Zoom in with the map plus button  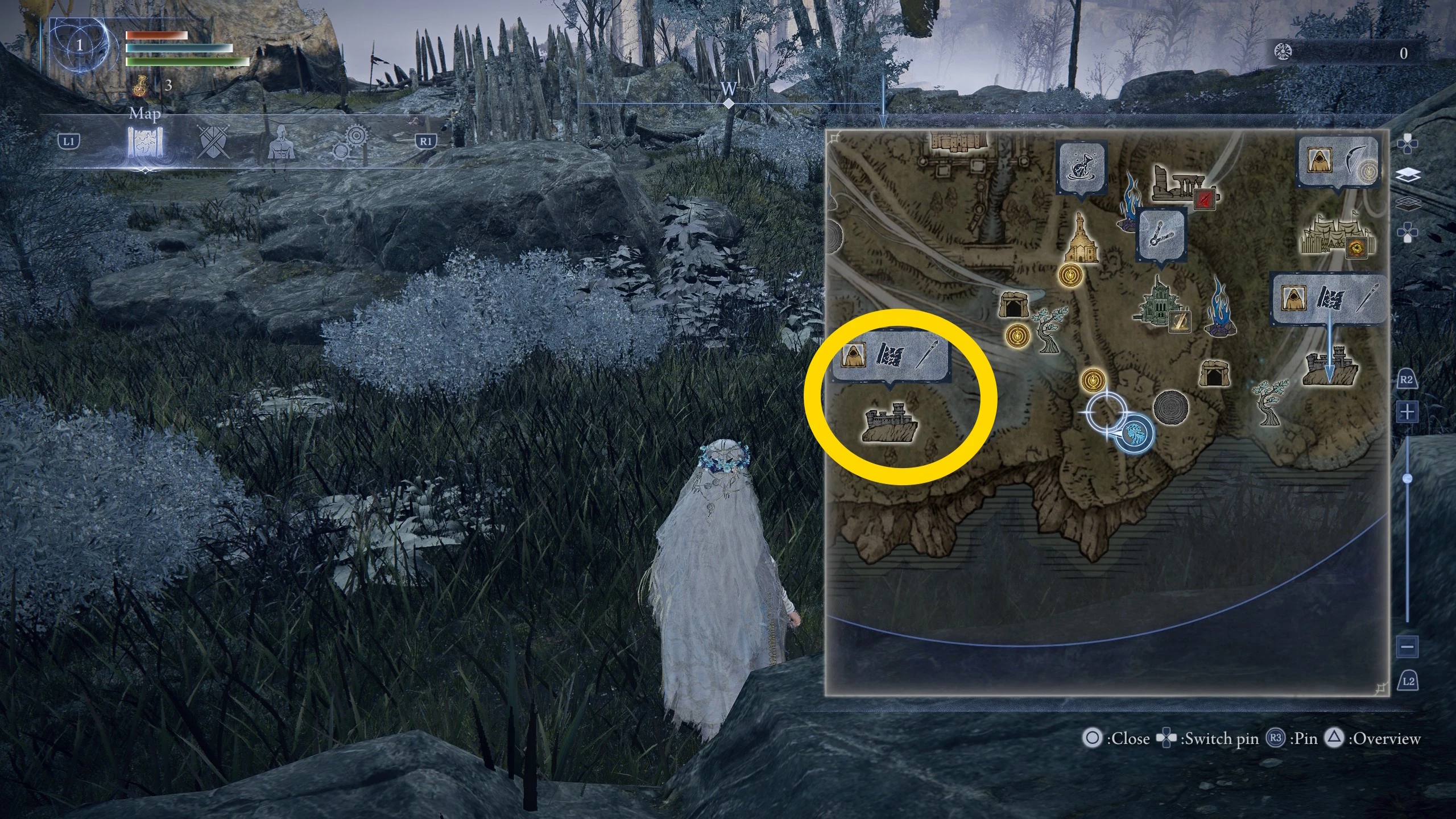point(1407,411)
